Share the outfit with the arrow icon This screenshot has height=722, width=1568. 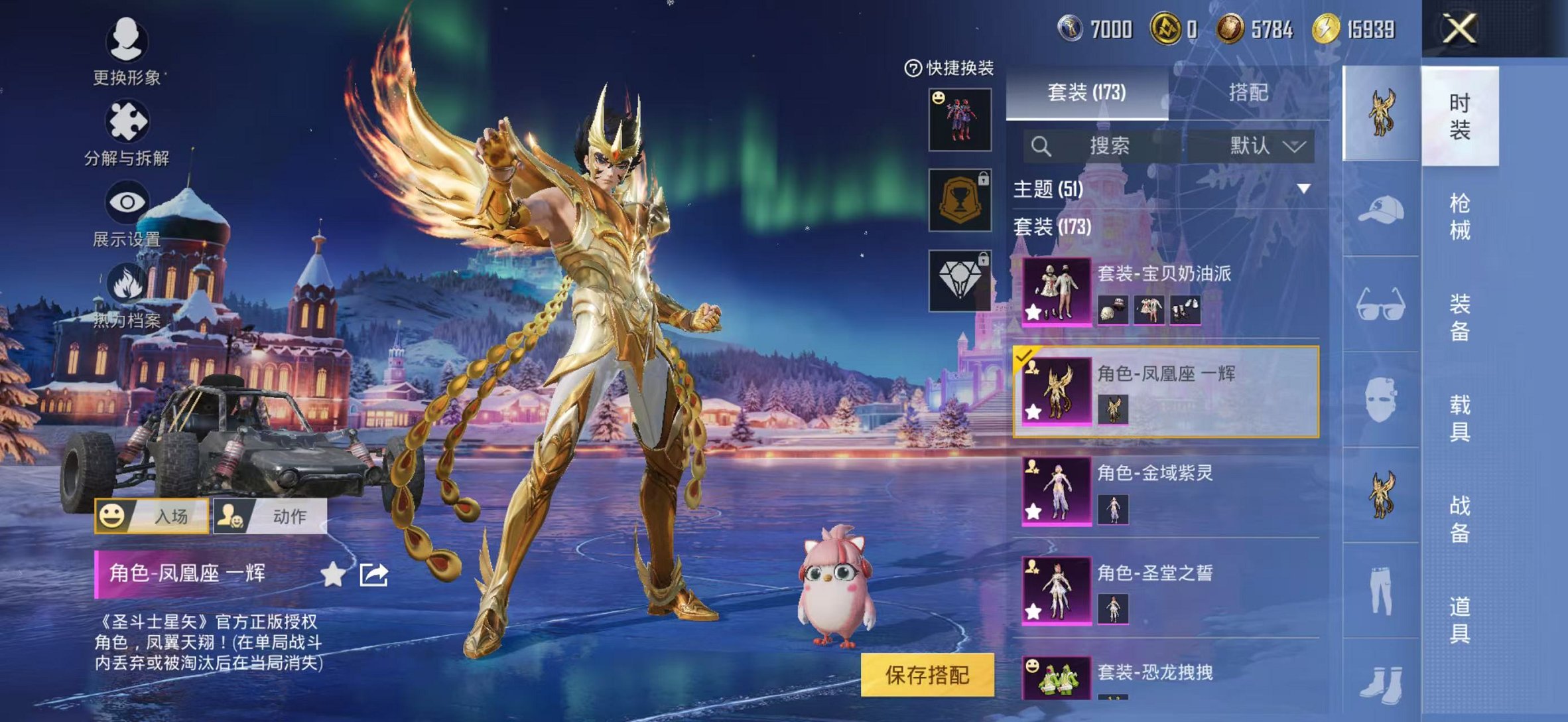pyautogui.click(x=373, y=575)
